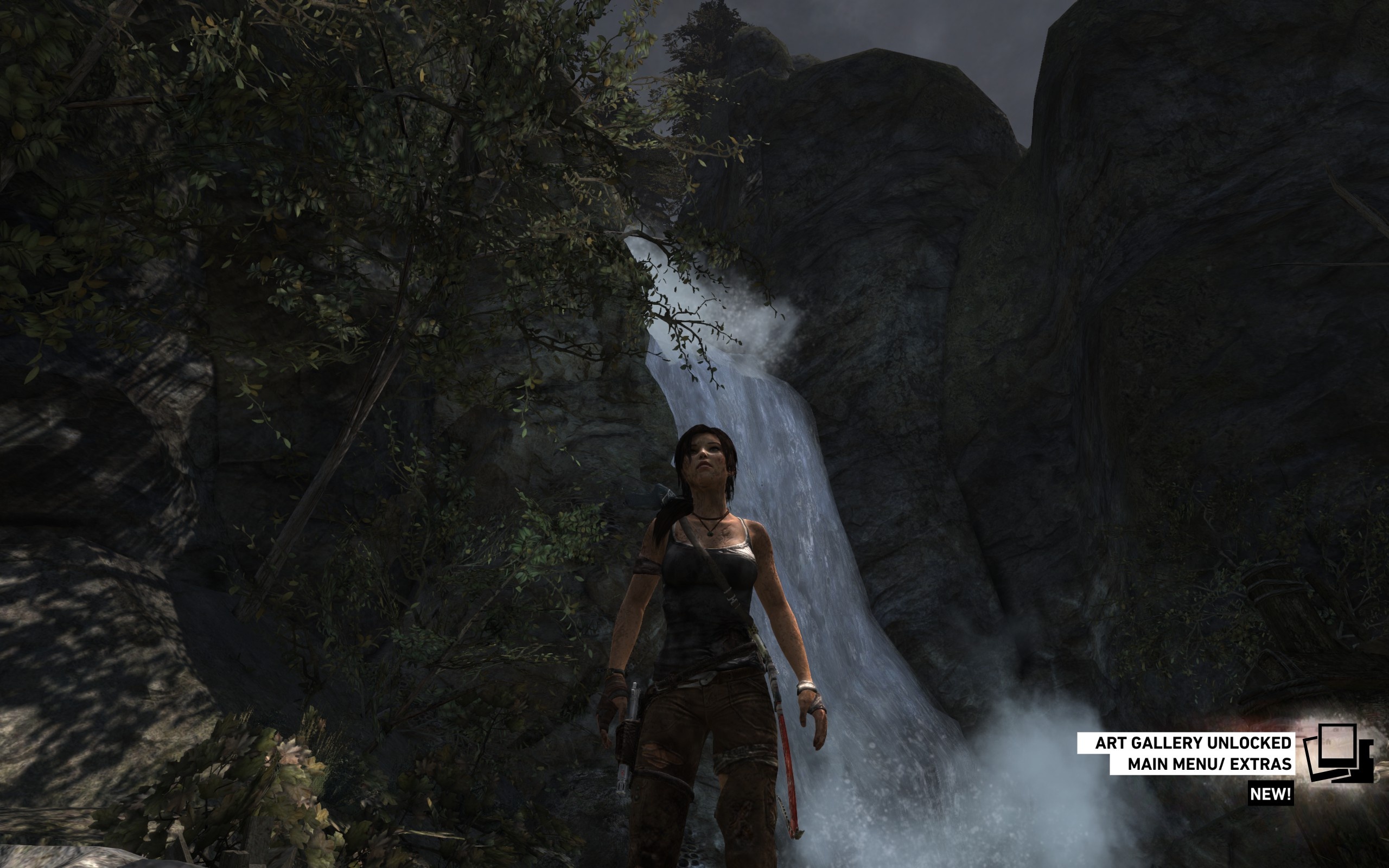Select the stacked photos gallery icon
The image size is (1389, 868).
click(x=1339, y=752)
